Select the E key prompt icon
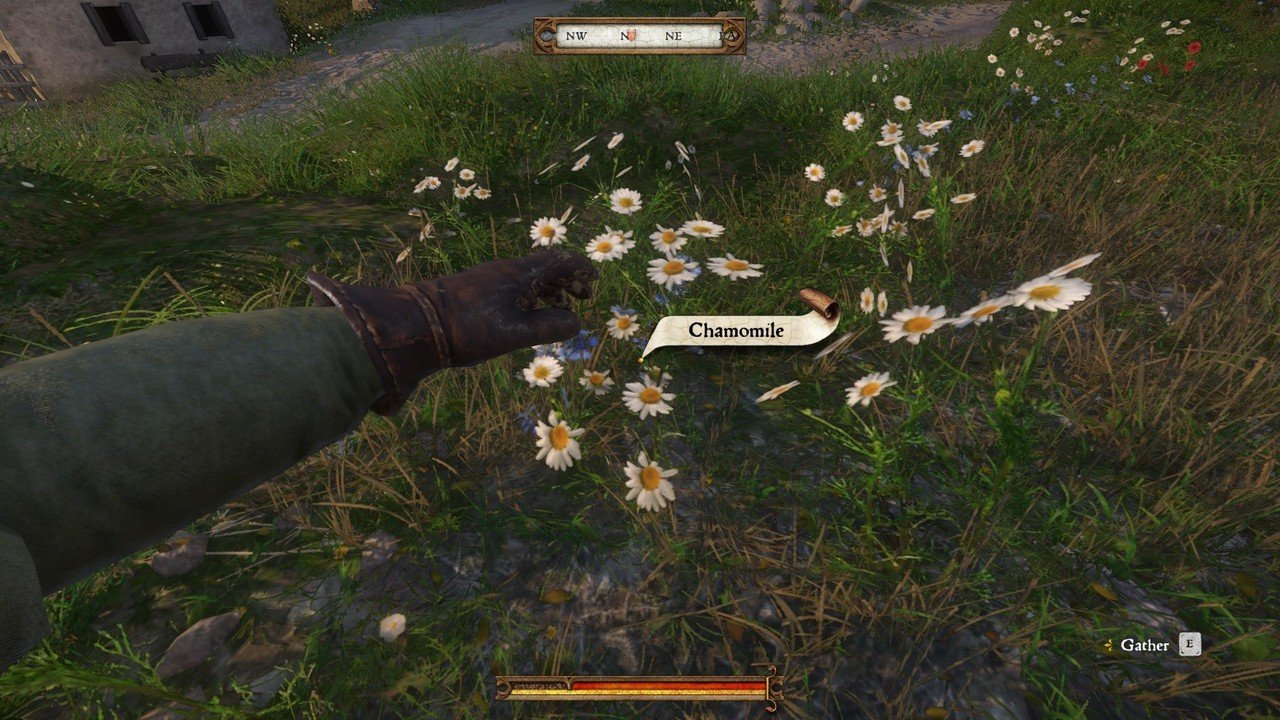 tap(1190, 643)
